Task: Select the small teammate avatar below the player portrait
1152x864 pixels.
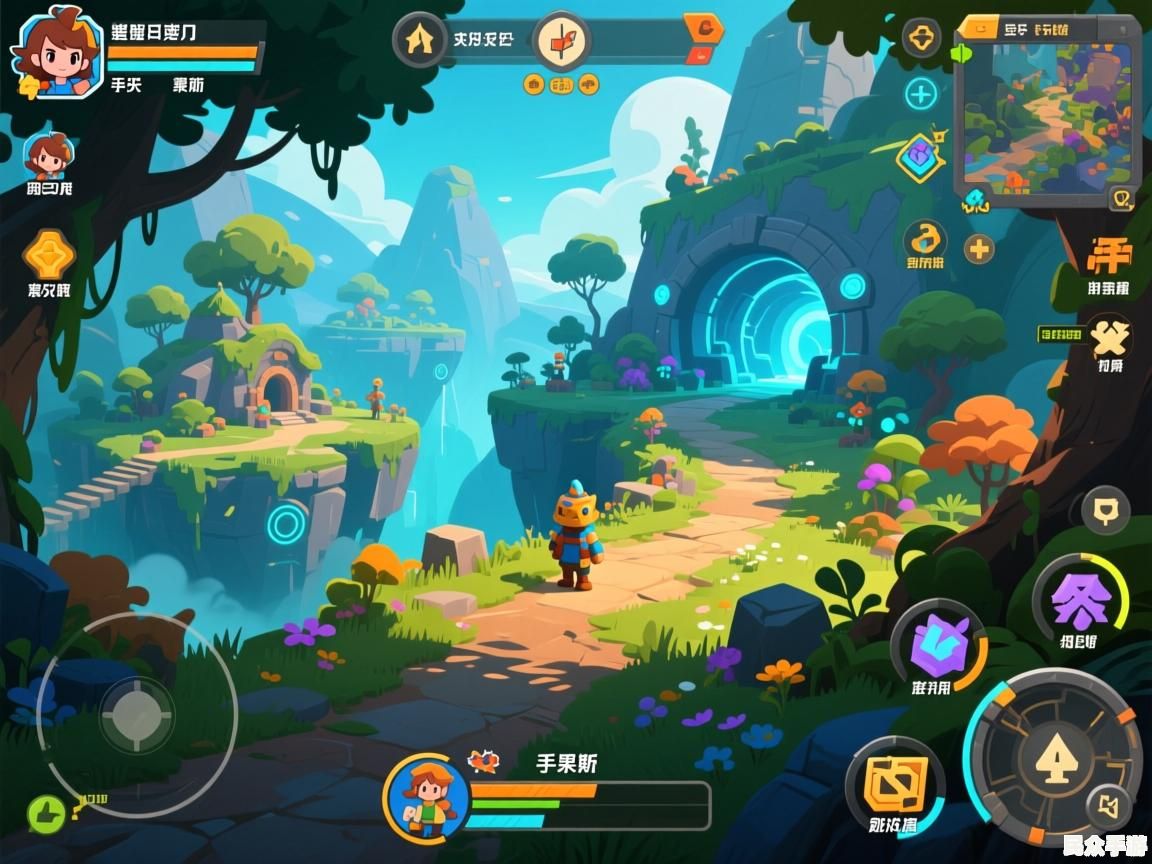Action: [x=48, y=156]
